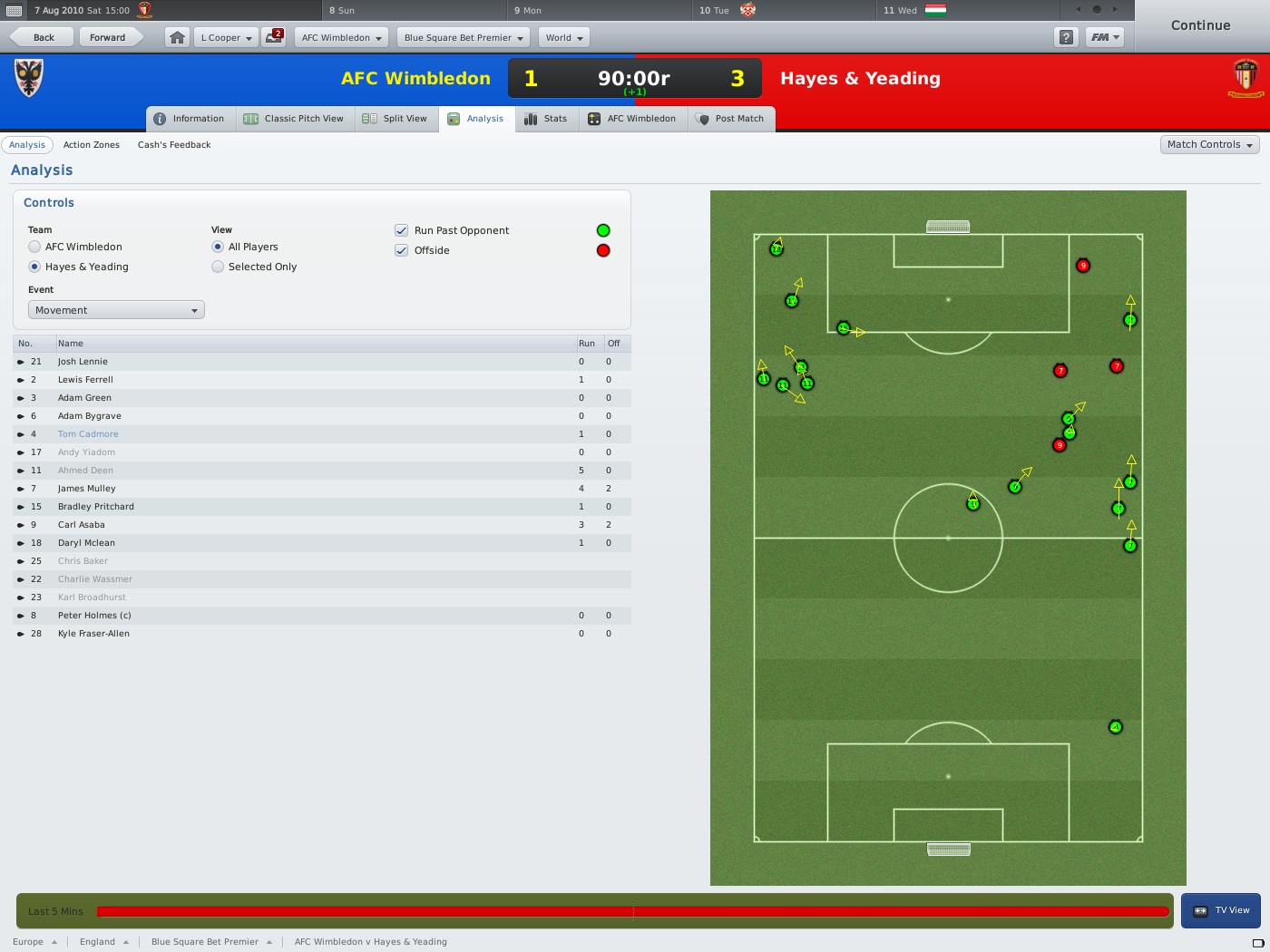Open the inbox icon showing 2 messages
The image size is (1270, 952).
coord(273,37)
